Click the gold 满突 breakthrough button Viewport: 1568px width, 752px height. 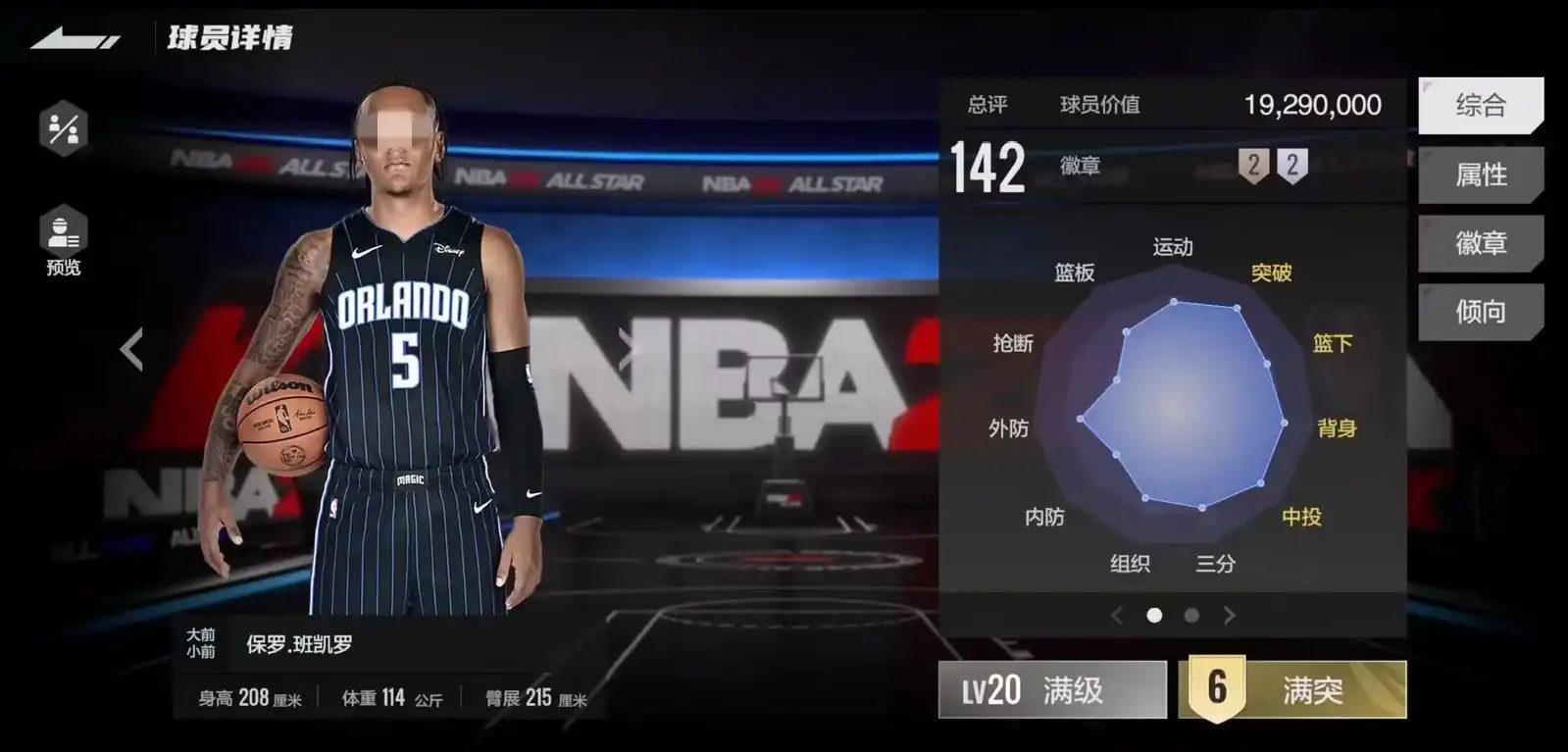[x=1292, y=690]
